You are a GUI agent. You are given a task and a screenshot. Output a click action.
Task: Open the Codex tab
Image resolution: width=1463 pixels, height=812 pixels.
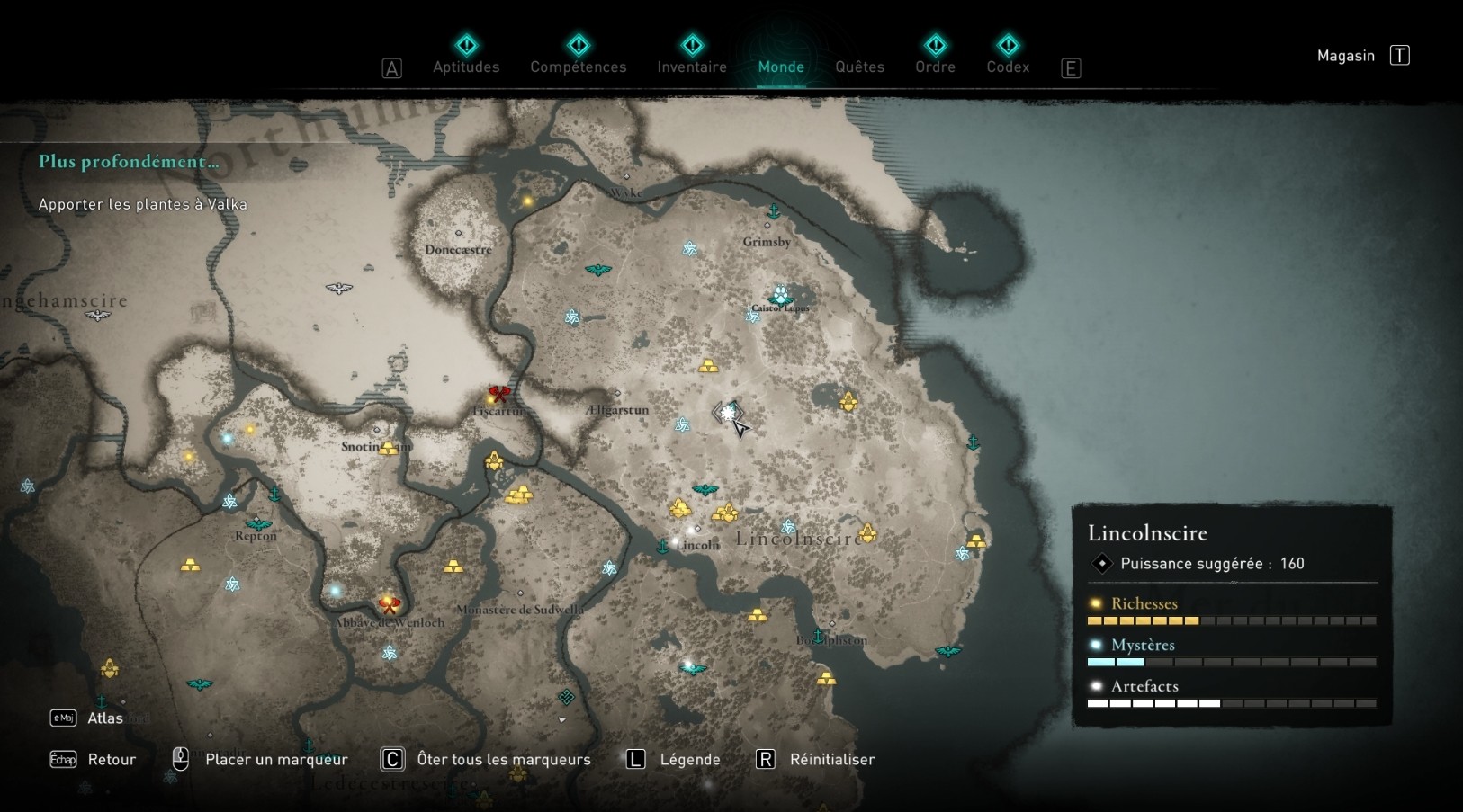point(1008,66)
